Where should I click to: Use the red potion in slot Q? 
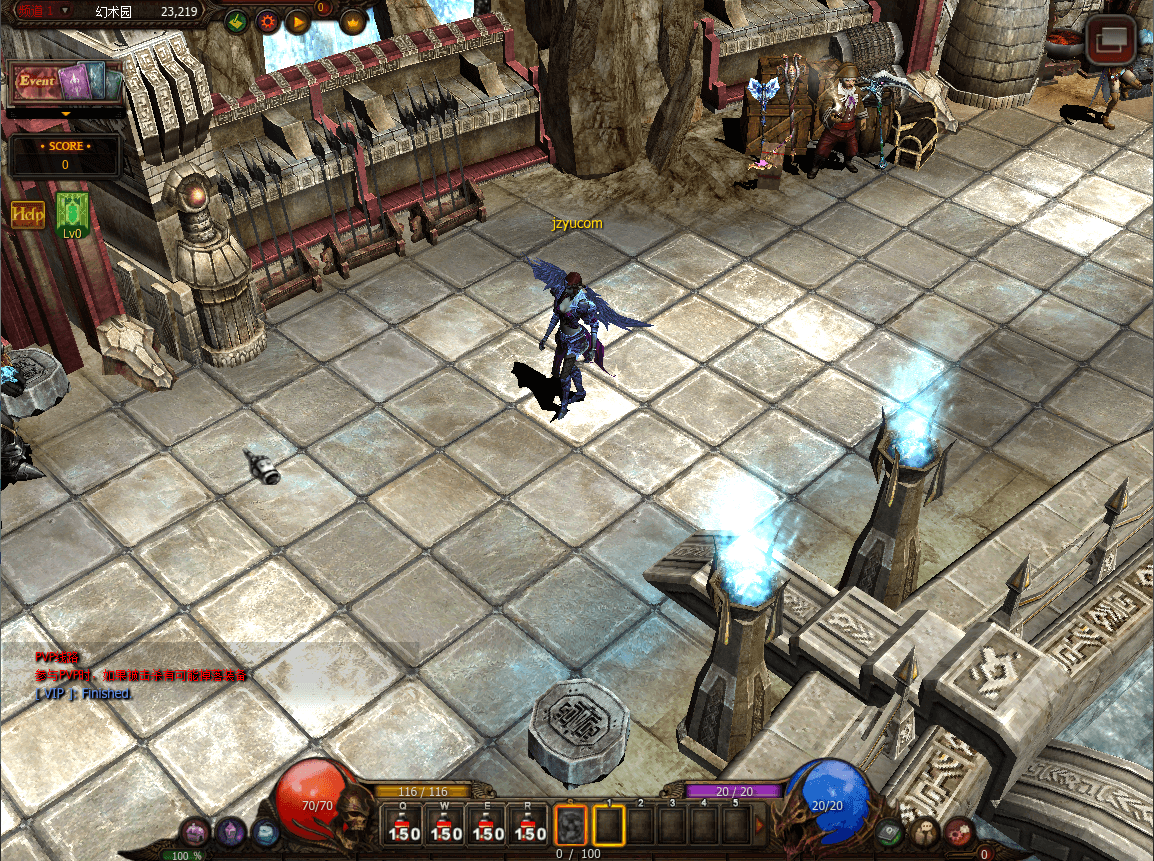pos(404,825)
